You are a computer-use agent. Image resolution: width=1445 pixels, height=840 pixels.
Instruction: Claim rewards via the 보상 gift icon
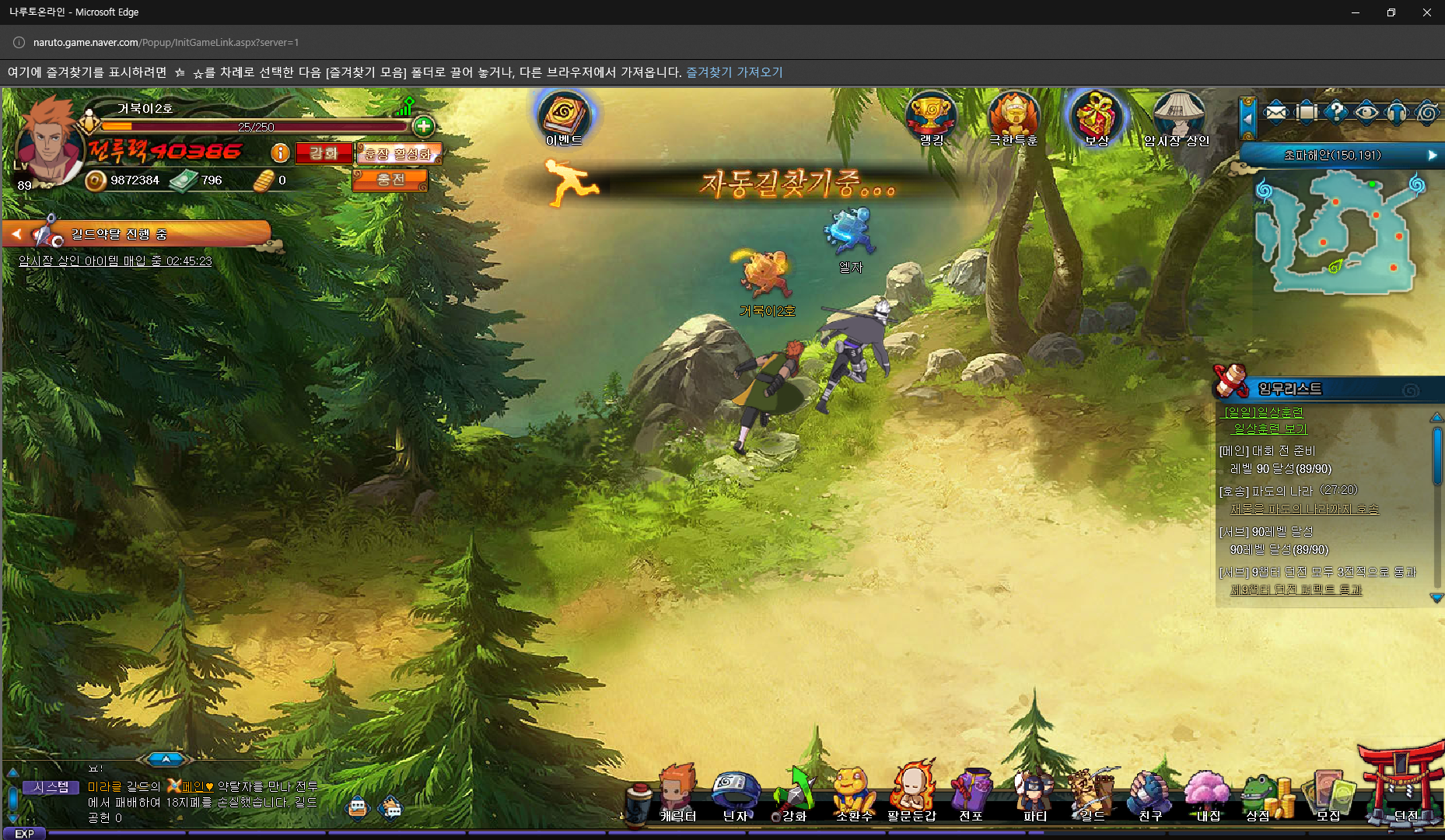tap(1096, 117)
